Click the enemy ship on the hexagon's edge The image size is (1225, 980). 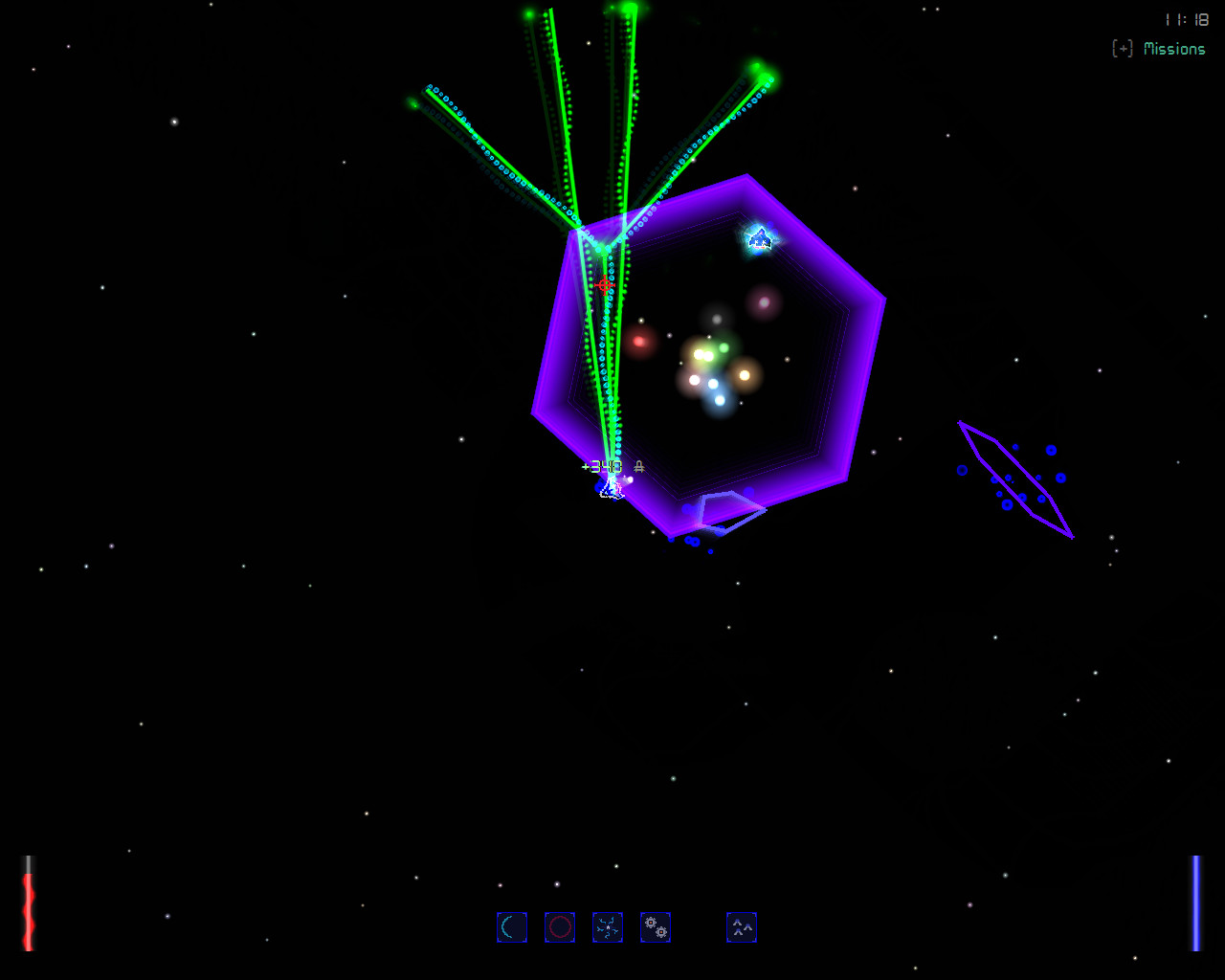click(759, 239)
